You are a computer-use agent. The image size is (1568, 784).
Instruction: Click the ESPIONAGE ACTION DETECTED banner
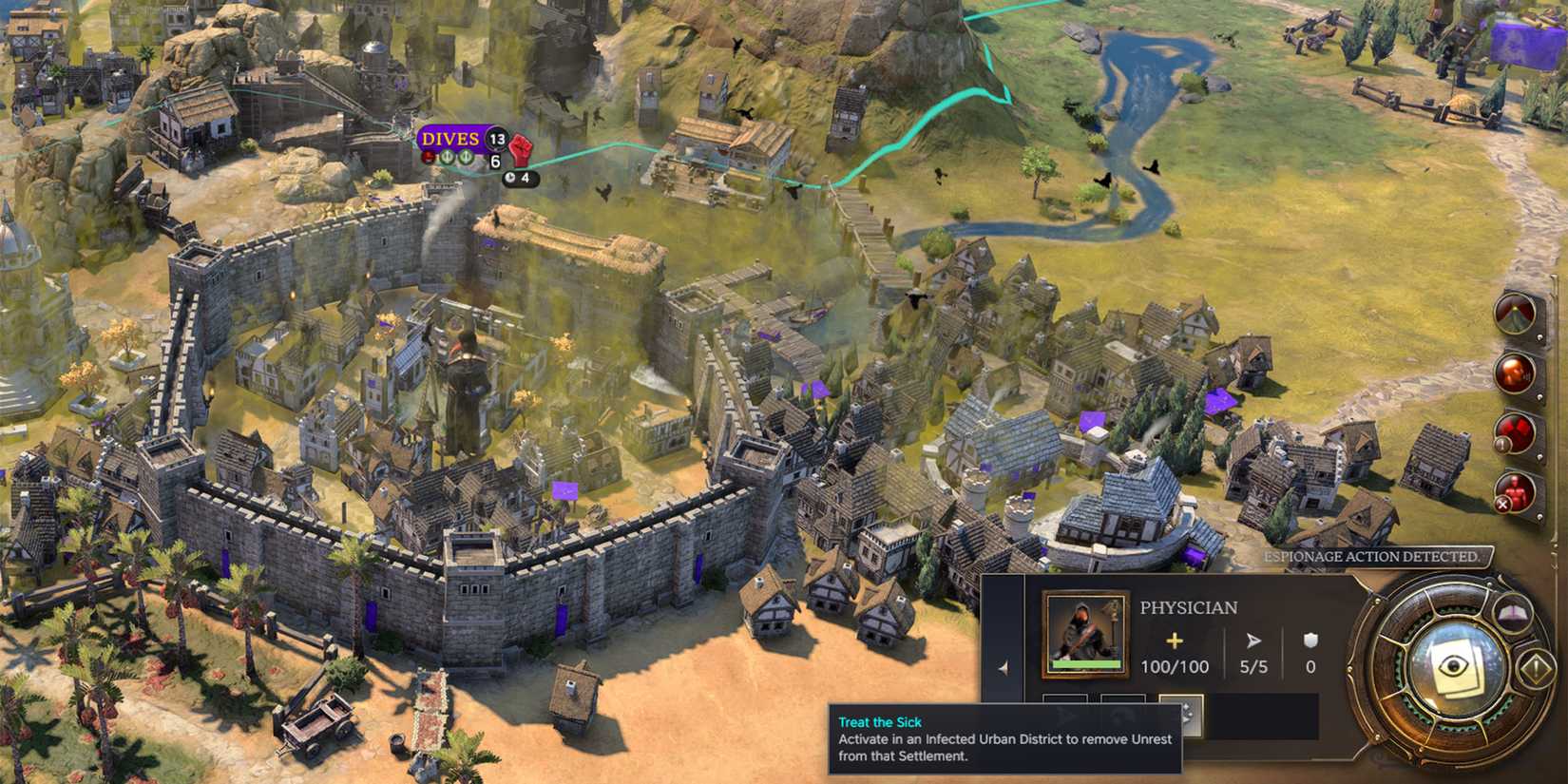point(1373,558)
